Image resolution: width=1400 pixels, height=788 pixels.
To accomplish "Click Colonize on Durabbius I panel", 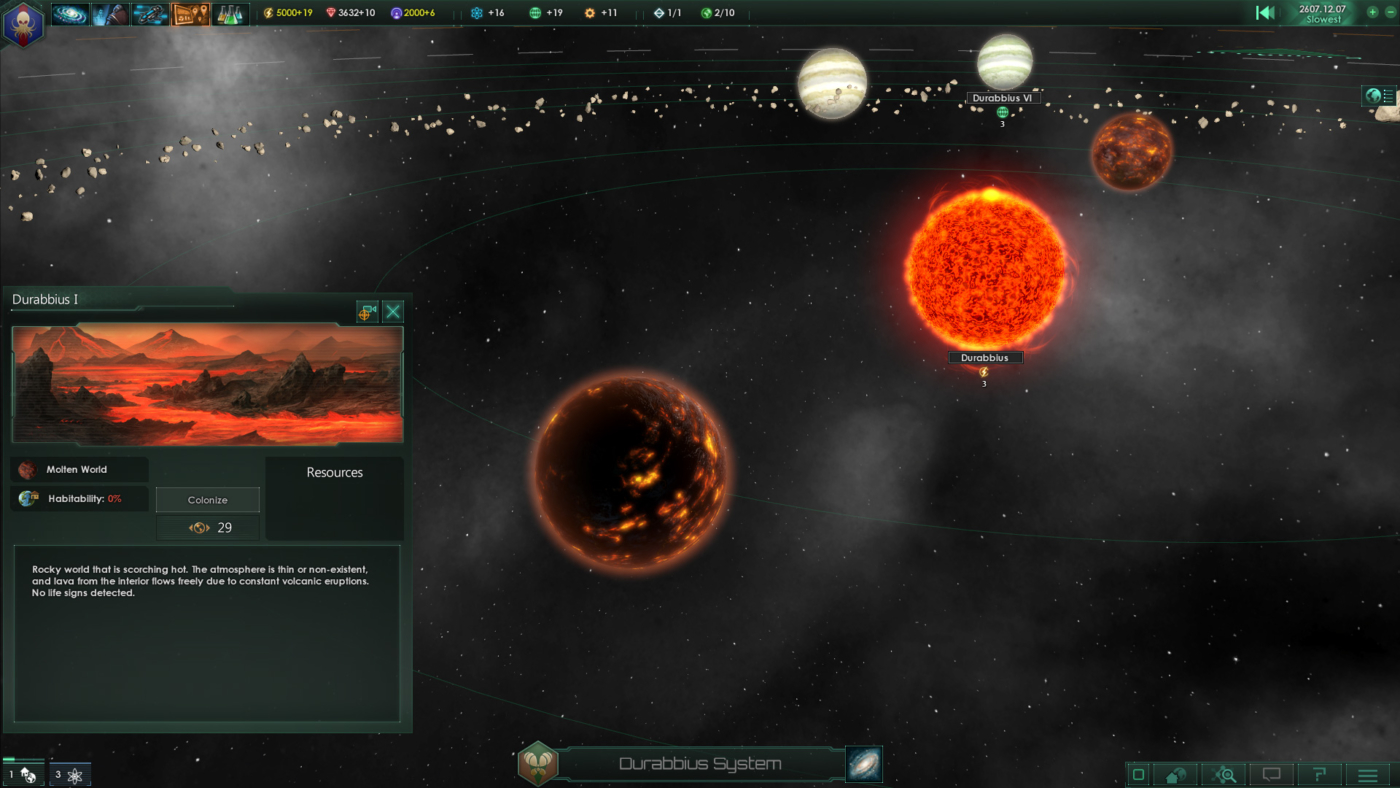I will coord(207,499).
